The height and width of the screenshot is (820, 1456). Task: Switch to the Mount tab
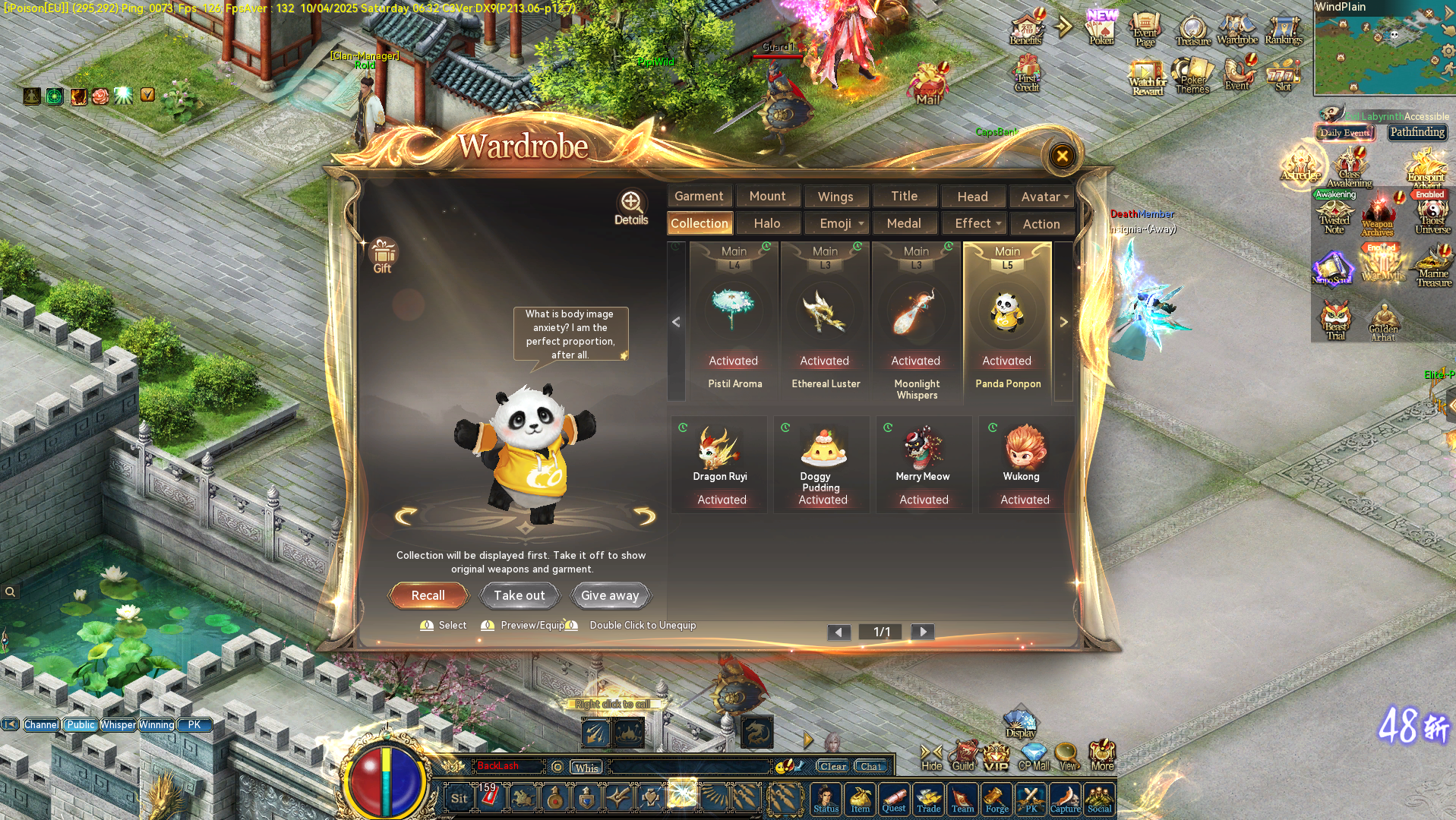768,196
